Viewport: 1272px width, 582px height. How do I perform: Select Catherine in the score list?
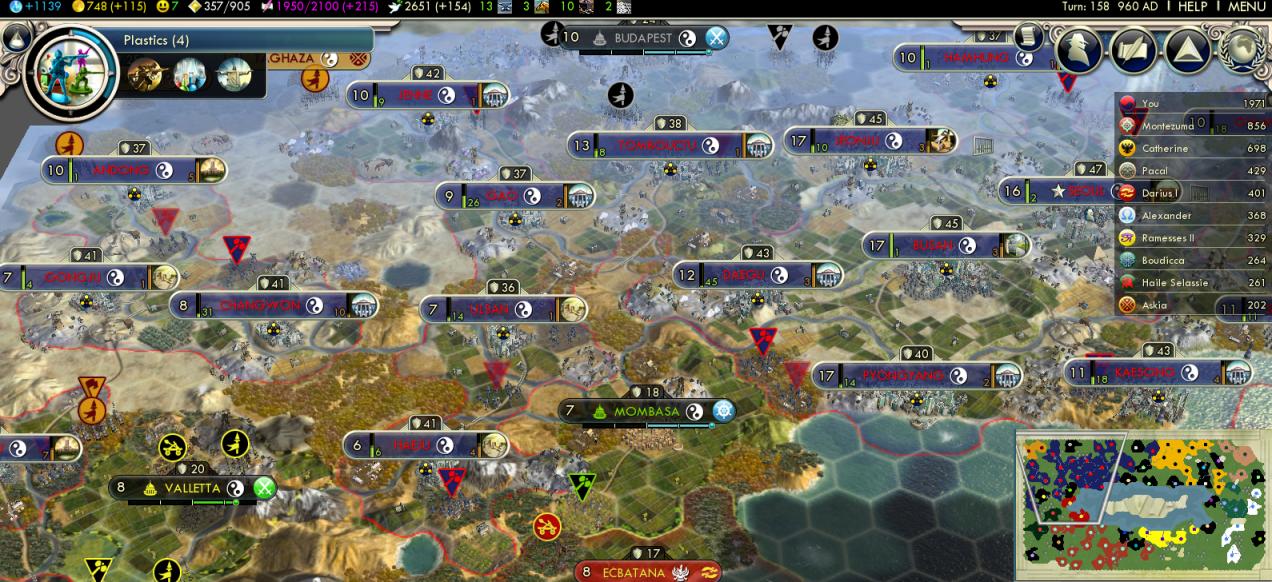pyautogui.click(x=1165, y=148)
